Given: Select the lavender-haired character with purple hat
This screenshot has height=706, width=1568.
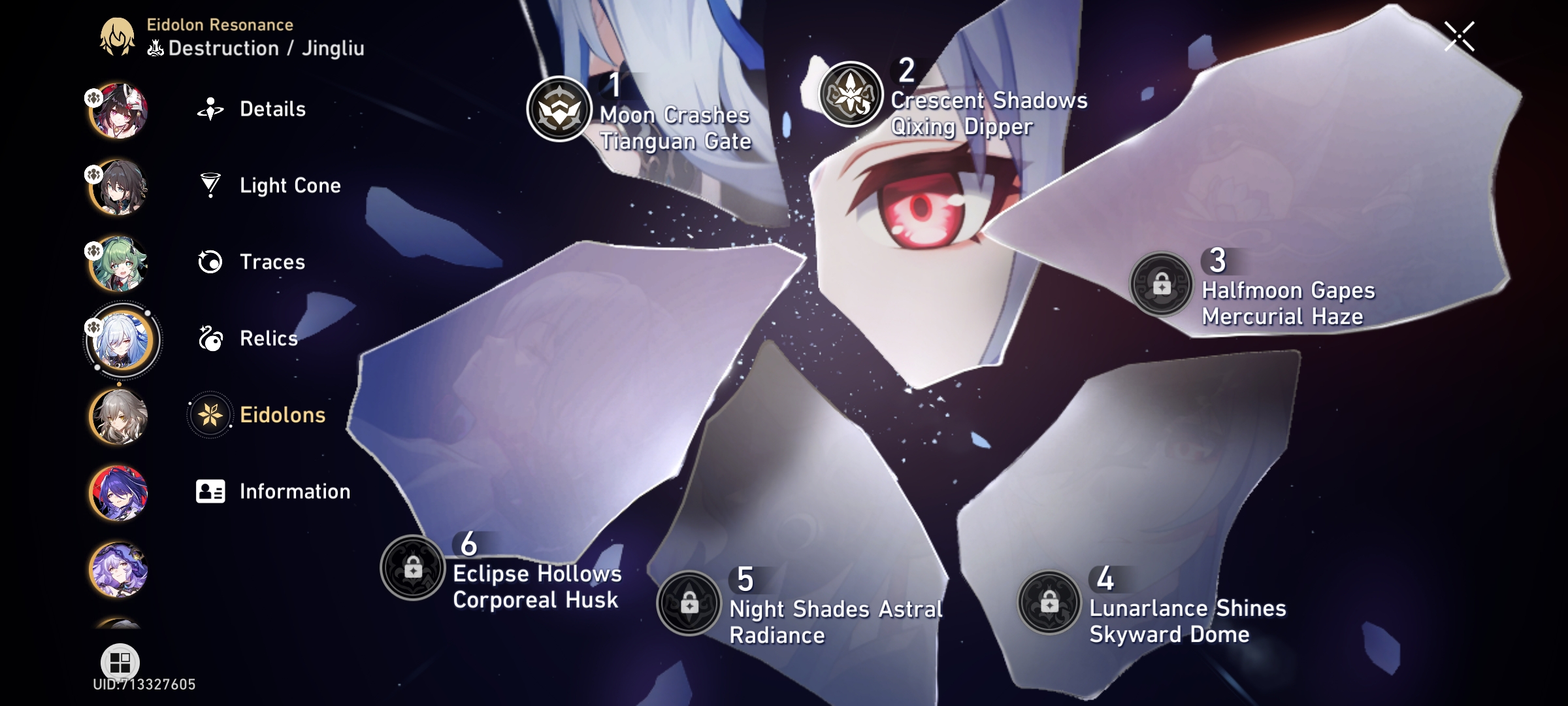Looking at the screenshot, I should point(118,569).
